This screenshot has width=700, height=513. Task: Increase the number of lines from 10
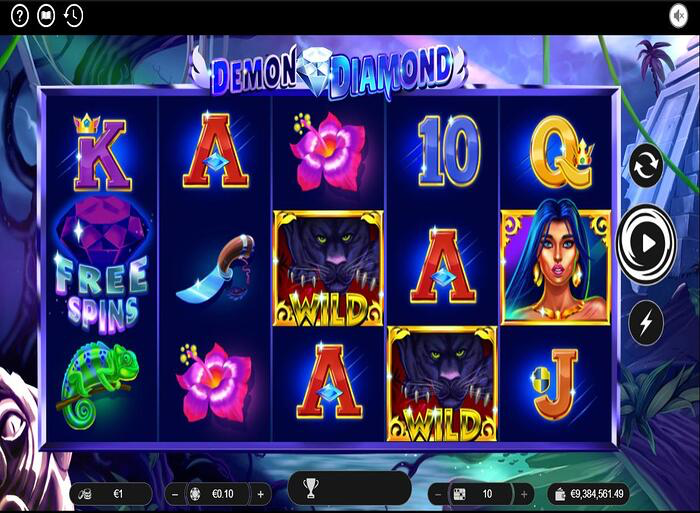pyautogui.click(x=523, y=494)
